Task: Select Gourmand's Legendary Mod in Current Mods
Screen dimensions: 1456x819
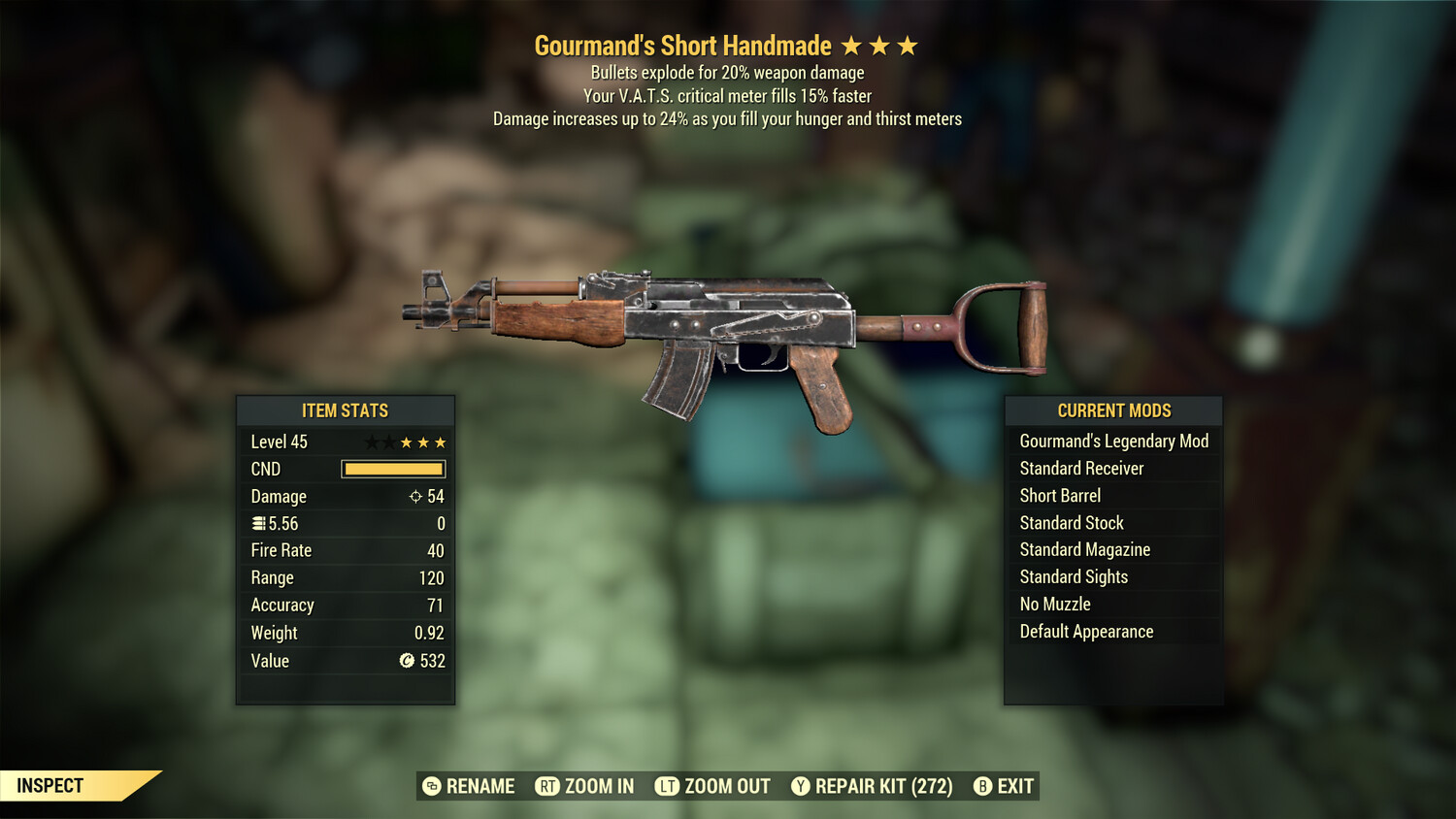Action: click(1113, 442)
